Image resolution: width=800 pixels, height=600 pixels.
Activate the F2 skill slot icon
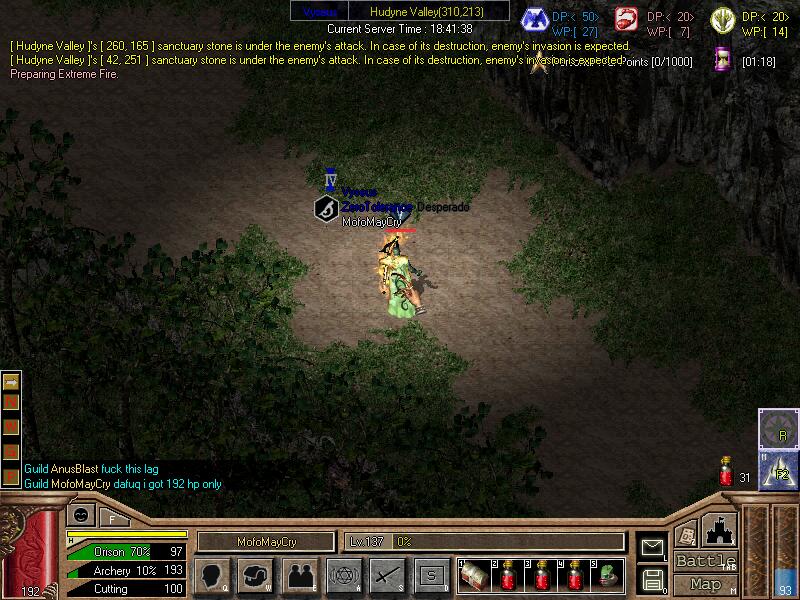tap(779, 470)
